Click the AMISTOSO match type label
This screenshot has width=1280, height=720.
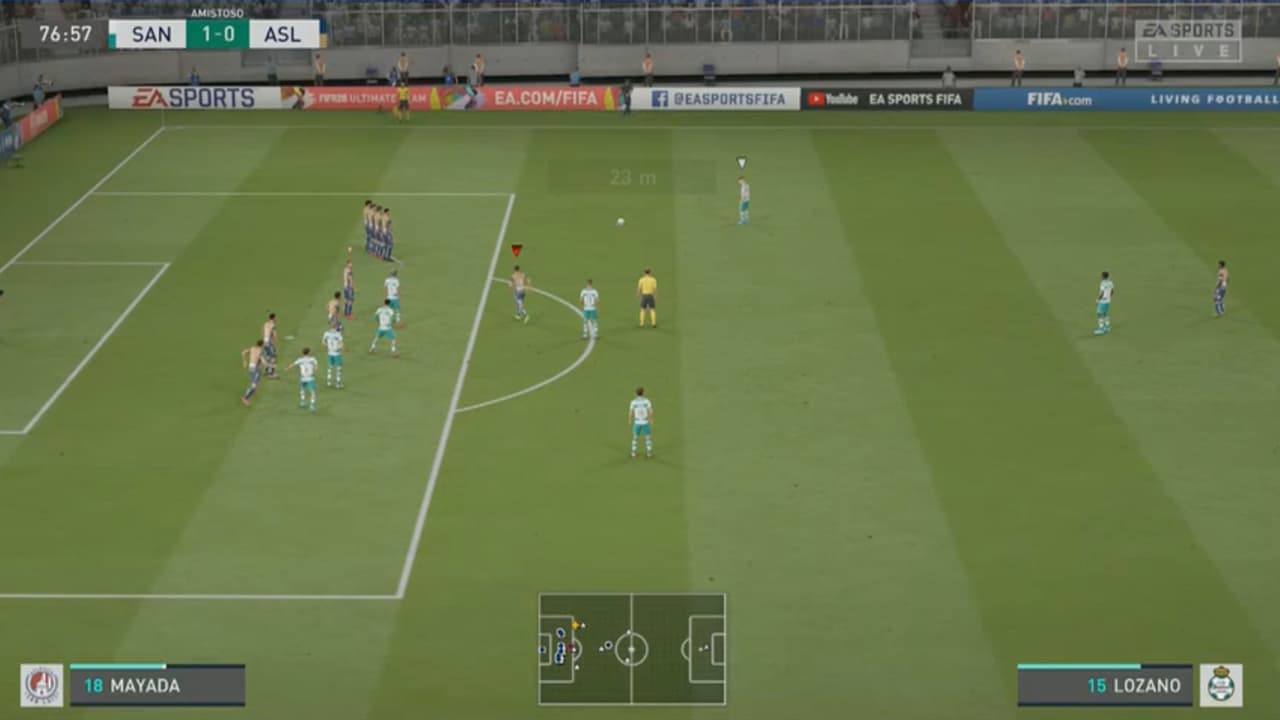pyautogui.click(x=216, y=14)
